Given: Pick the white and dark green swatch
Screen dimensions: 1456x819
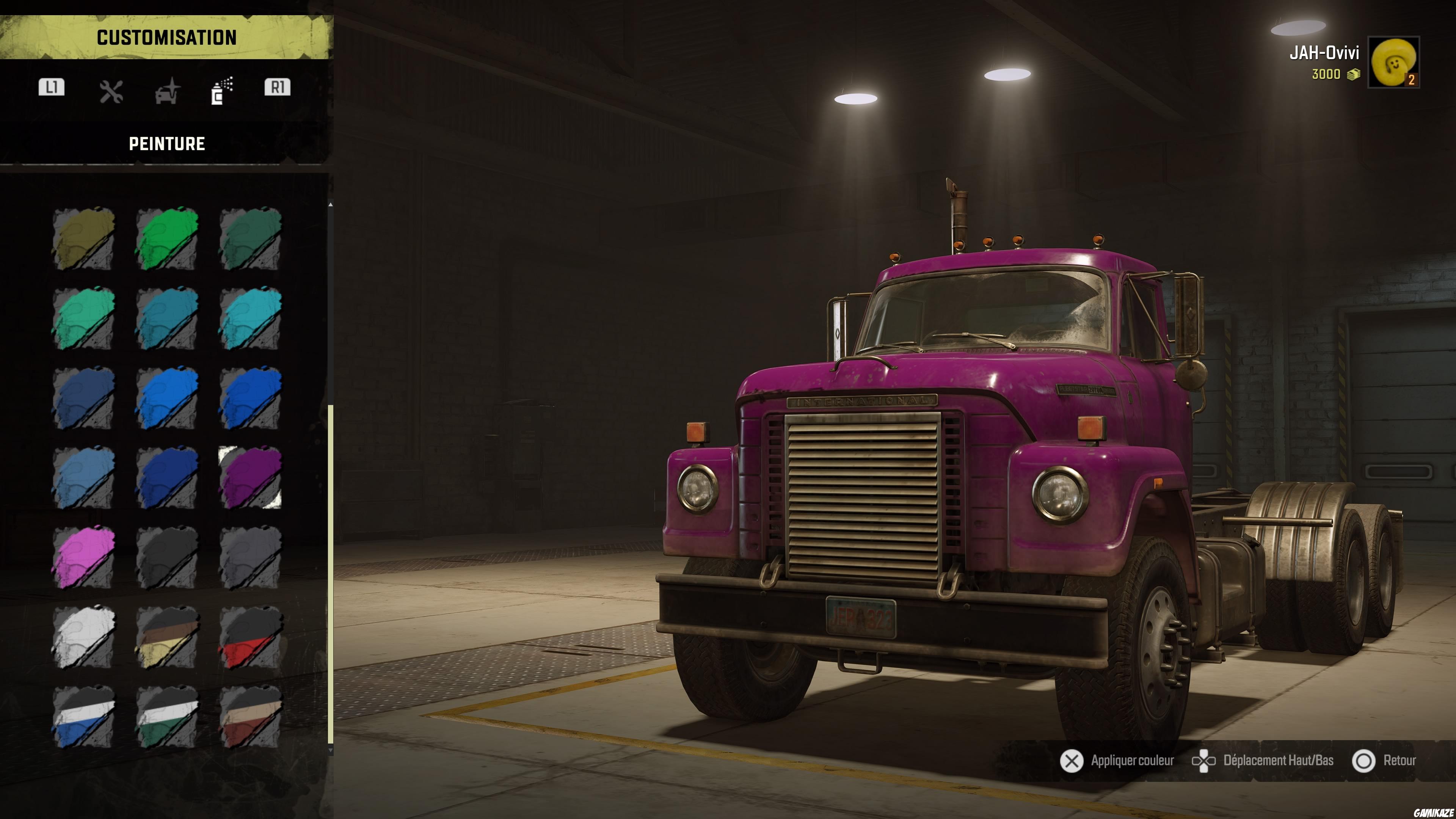Looking at the screenshot, I should click(167, 717).
